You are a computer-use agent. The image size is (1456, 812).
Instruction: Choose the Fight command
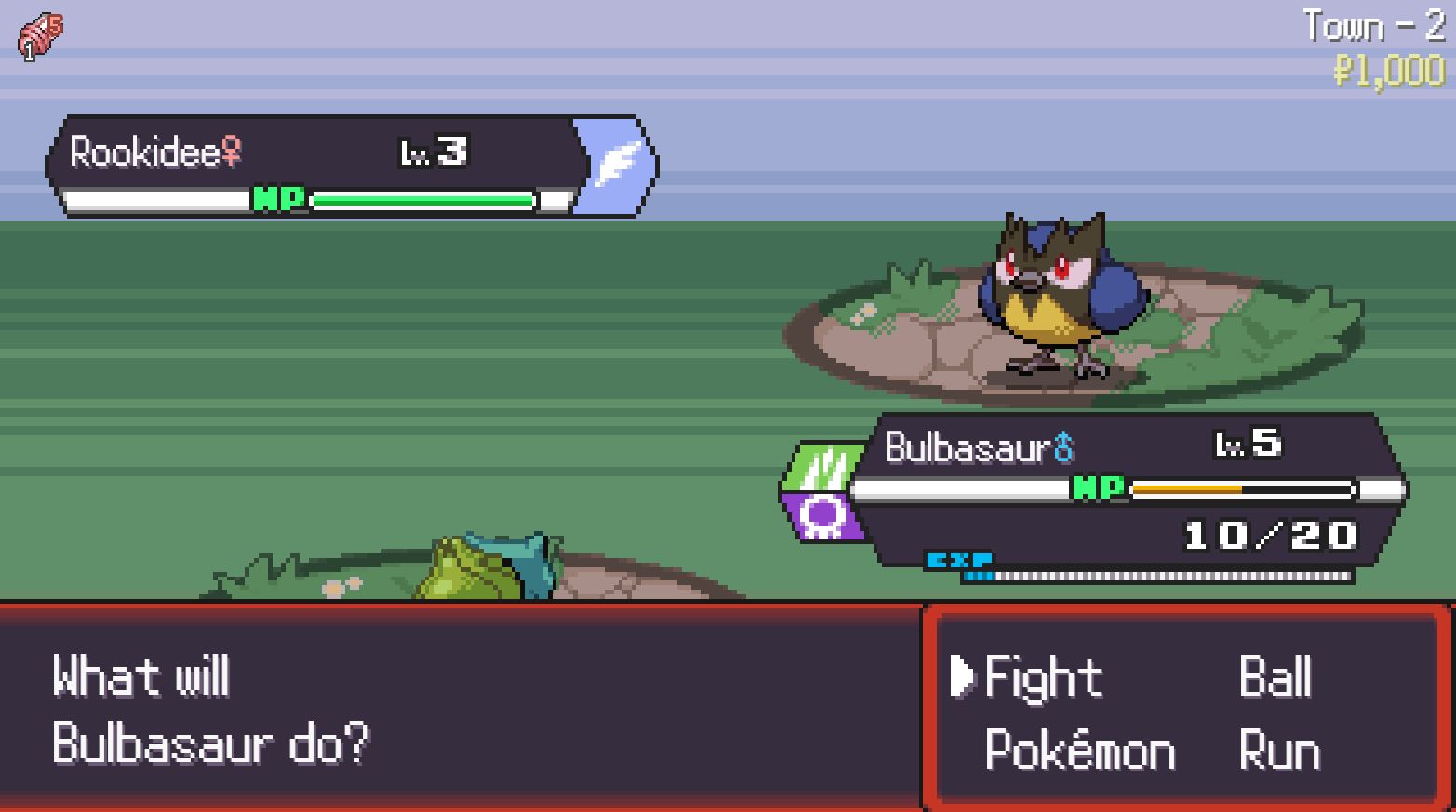click(x=1042, y=677)
